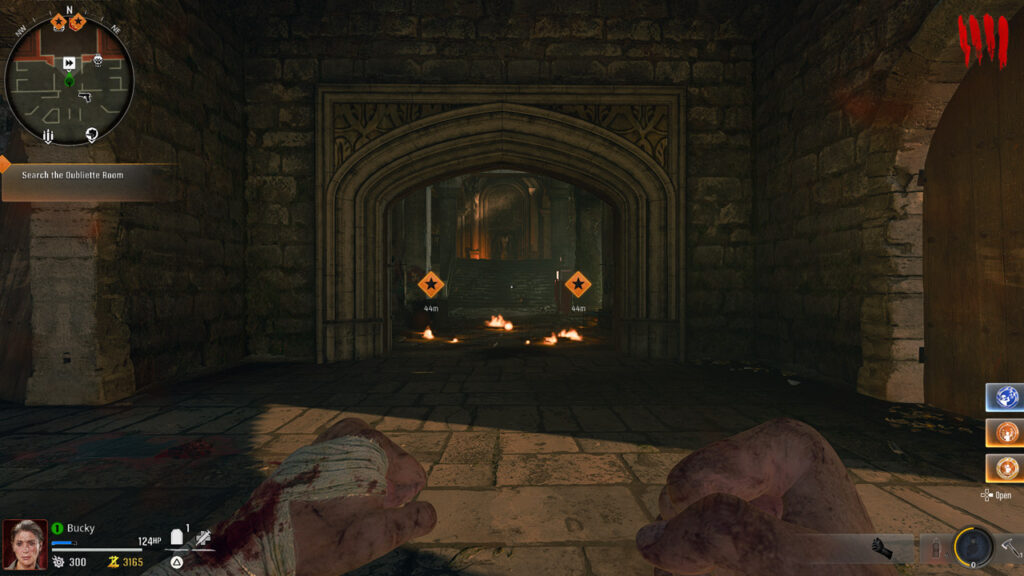Select the hatchet equipment icon
The height and width of the screenshot is (576, 1024).
click(1009, 547)
